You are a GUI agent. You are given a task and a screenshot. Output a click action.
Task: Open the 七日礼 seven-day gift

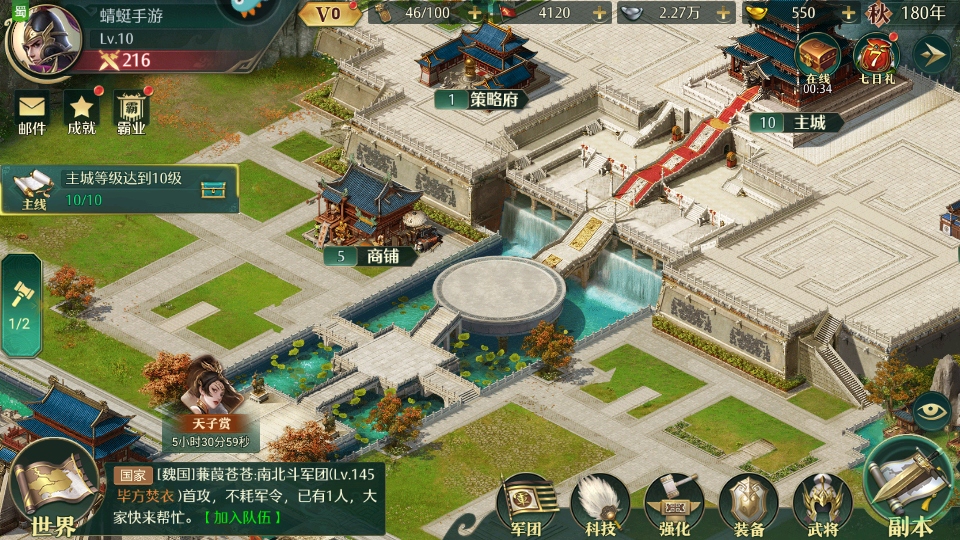click(x=875, y=58)
